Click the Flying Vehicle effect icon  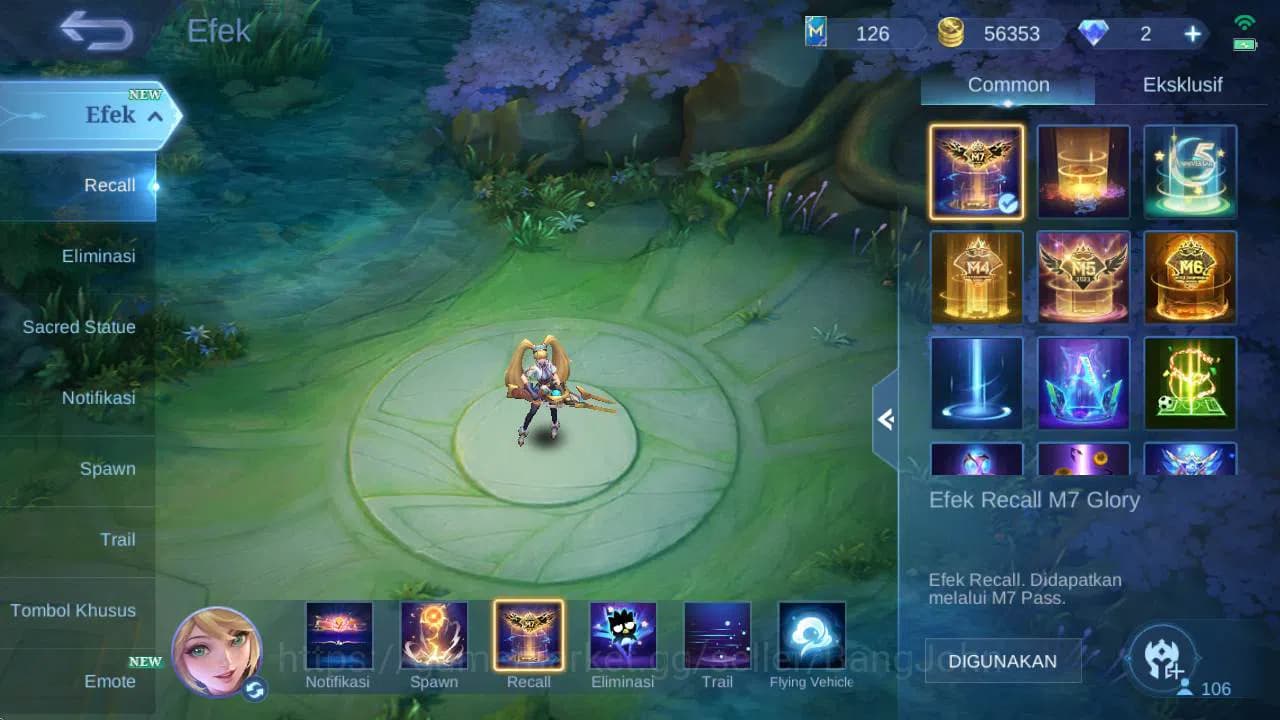coord(811,634)
